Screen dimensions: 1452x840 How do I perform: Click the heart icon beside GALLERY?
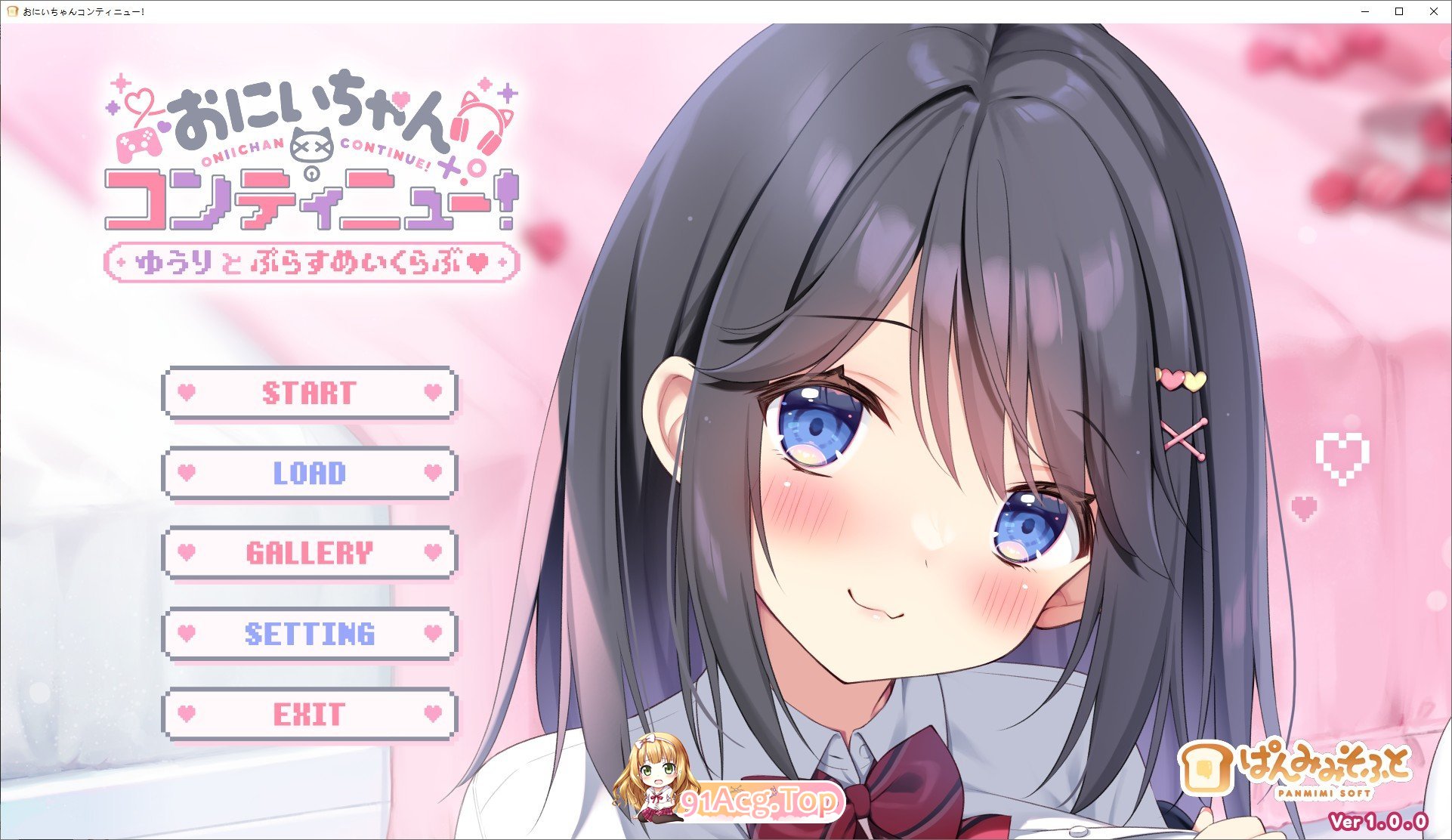pos(187,554)
